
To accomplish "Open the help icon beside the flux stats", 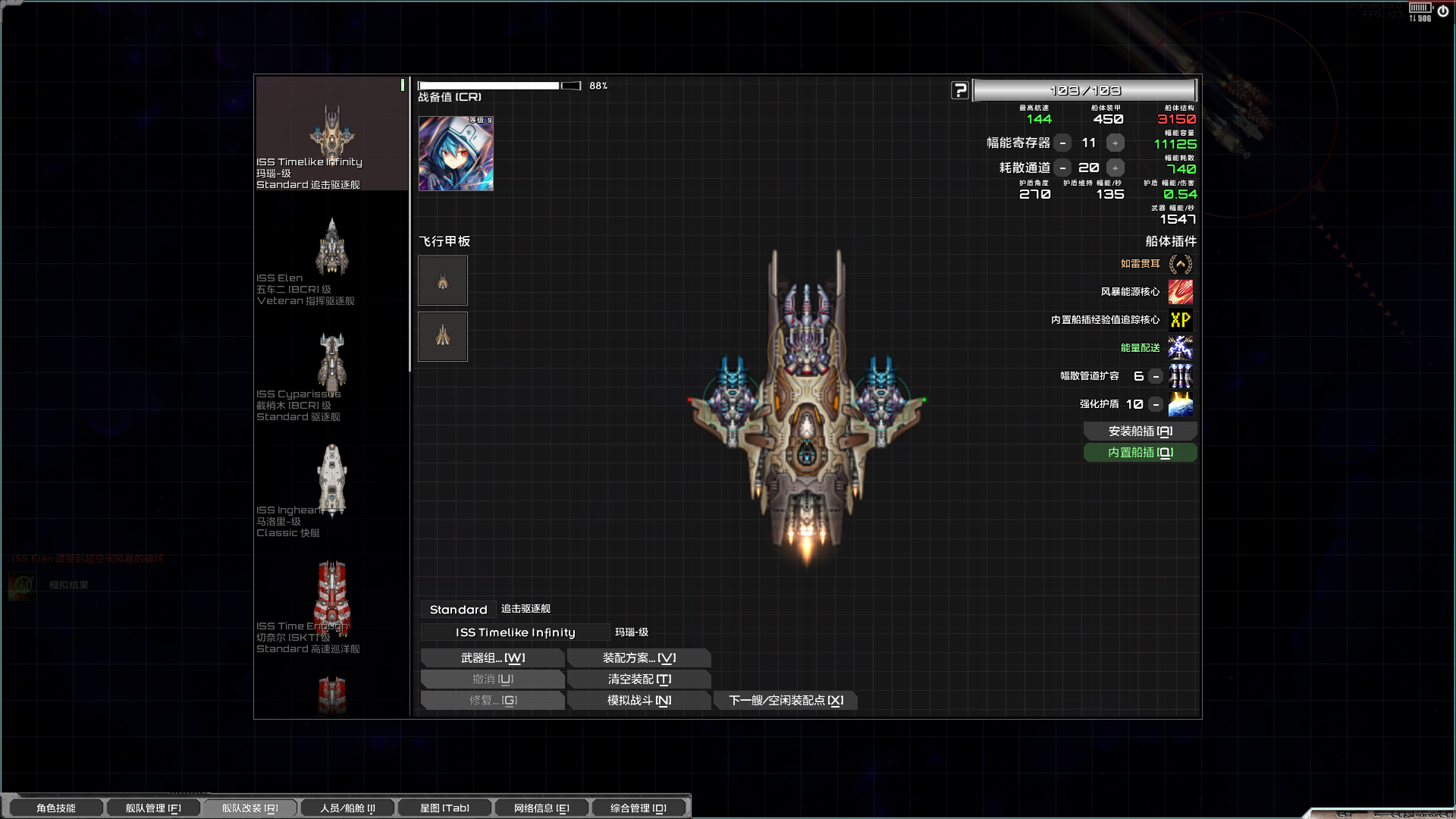I will [960, 89].
